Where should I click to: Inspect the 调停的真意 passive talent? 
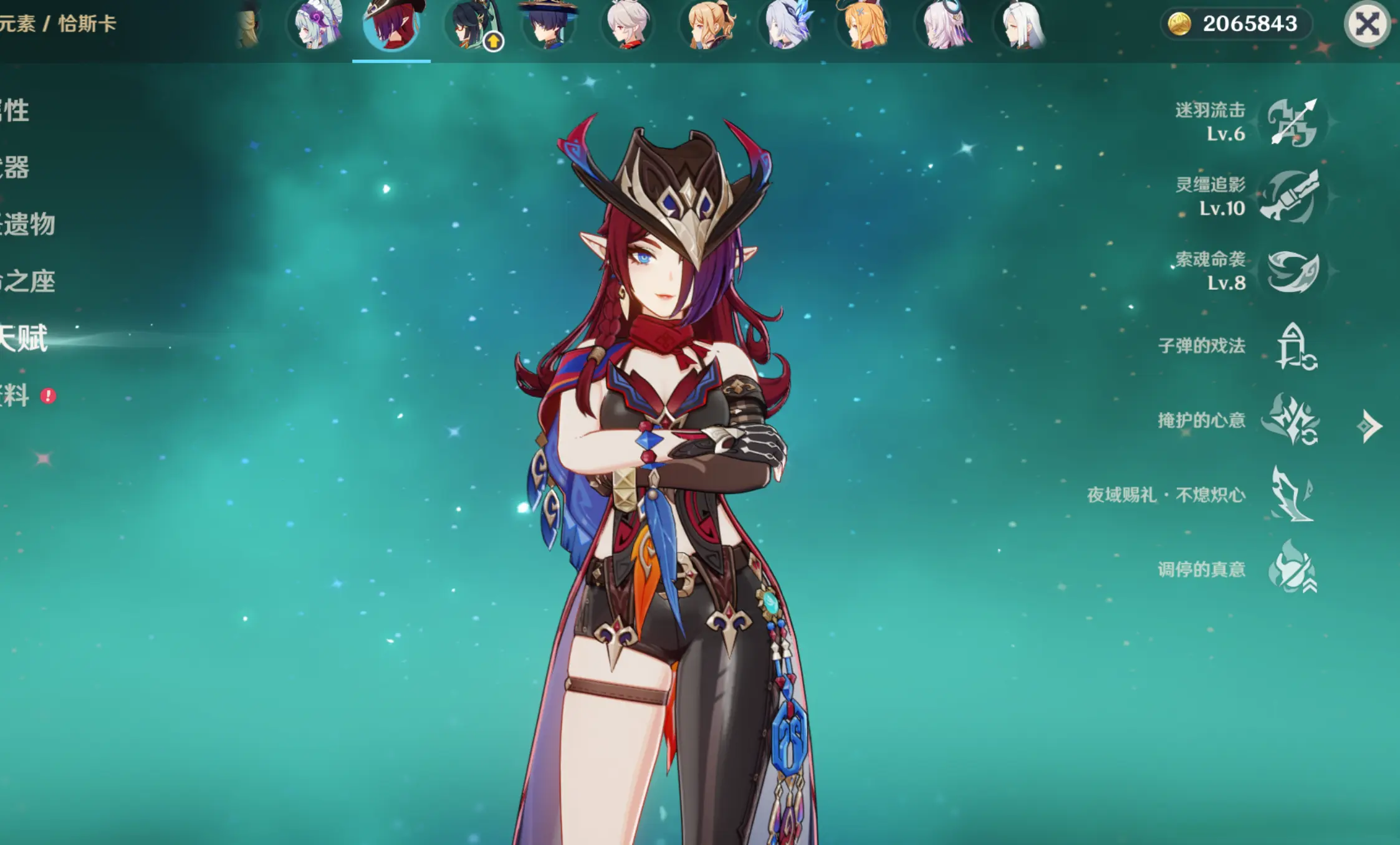[1292, 568]
